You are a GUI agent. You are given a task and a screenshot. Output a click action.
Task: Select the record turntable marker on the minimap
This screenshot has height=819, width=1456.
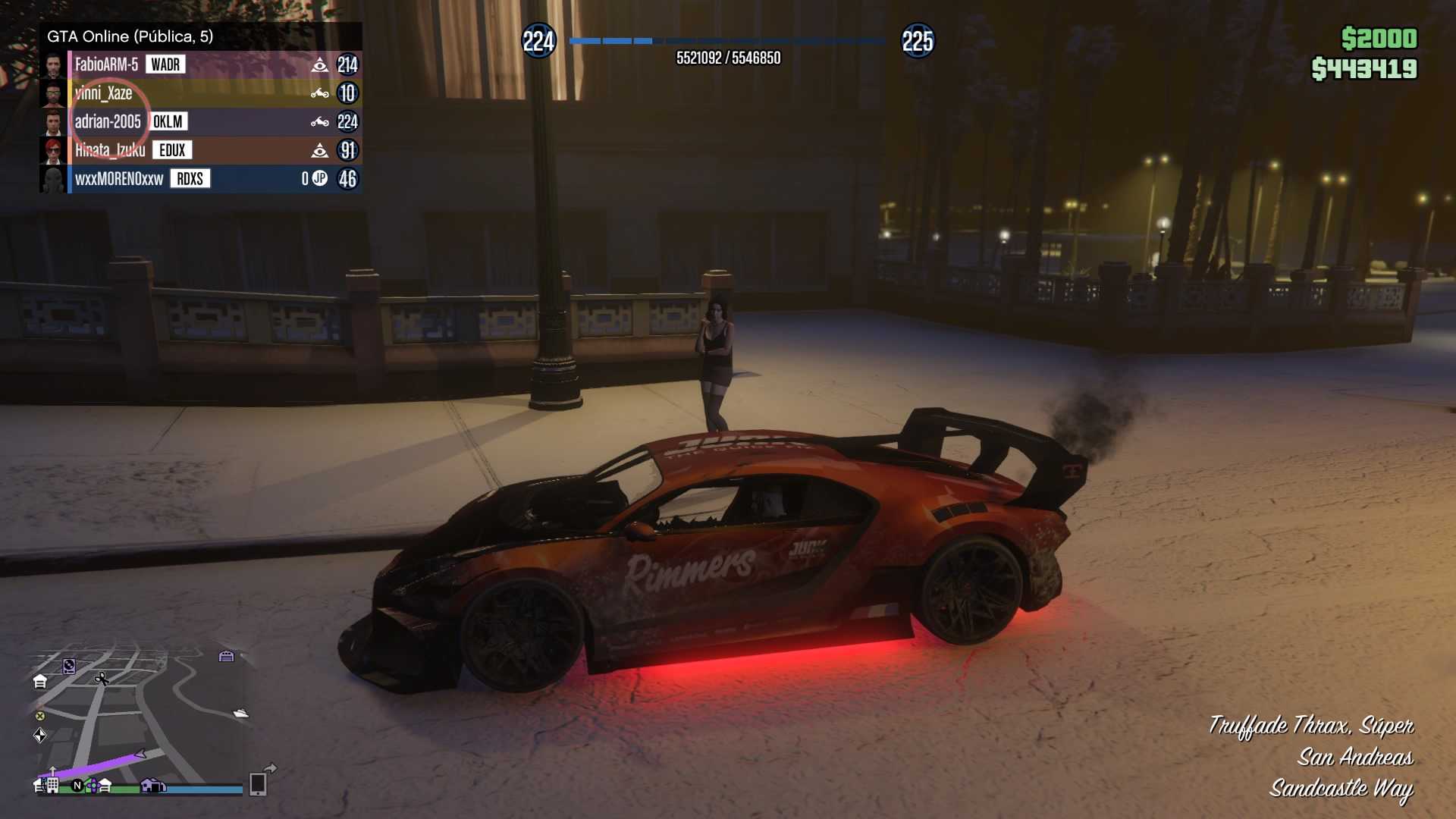tap(69, 666)
